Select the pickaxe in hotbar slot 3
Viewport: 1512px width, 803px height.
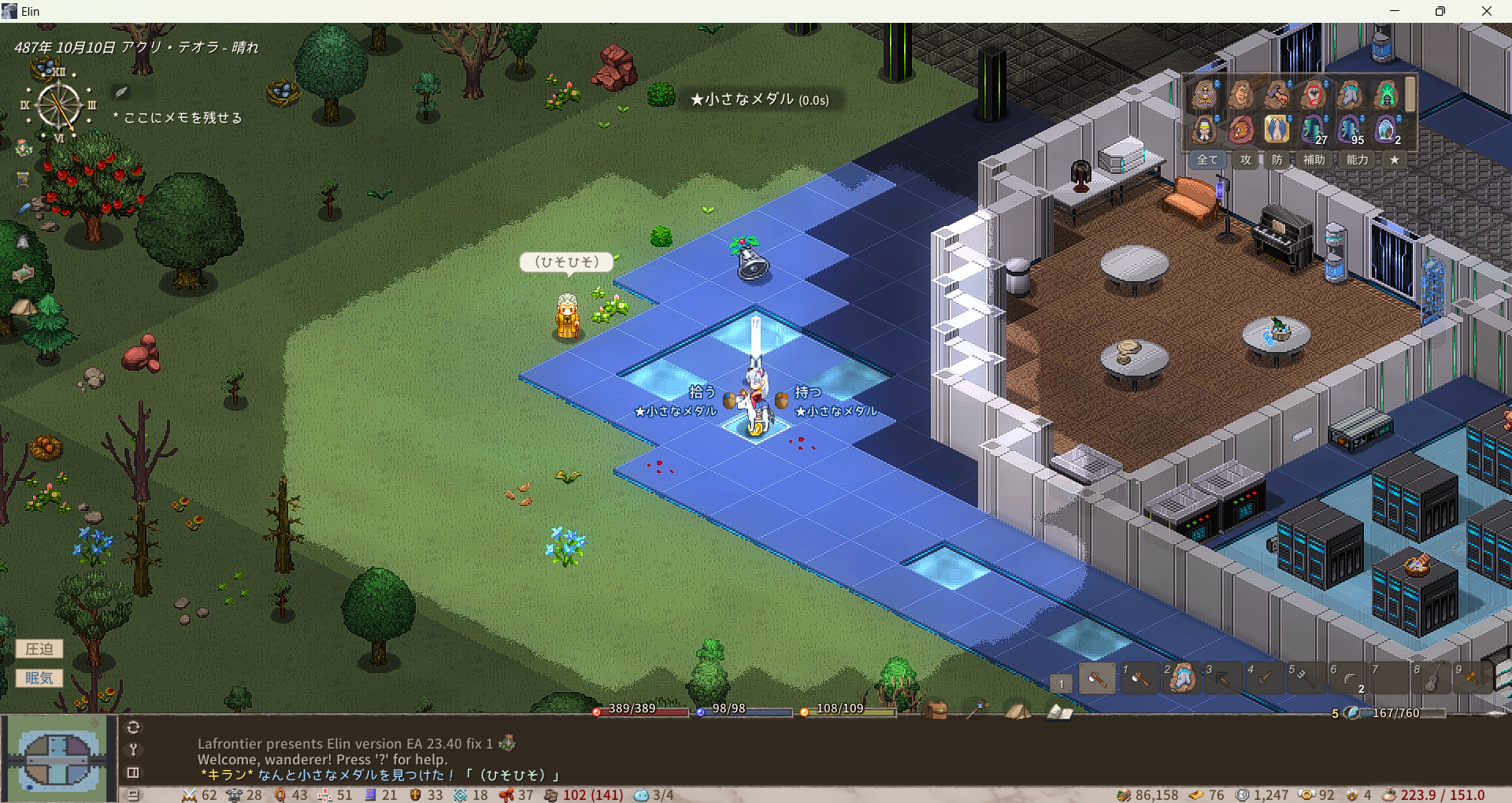(1223, 678)
